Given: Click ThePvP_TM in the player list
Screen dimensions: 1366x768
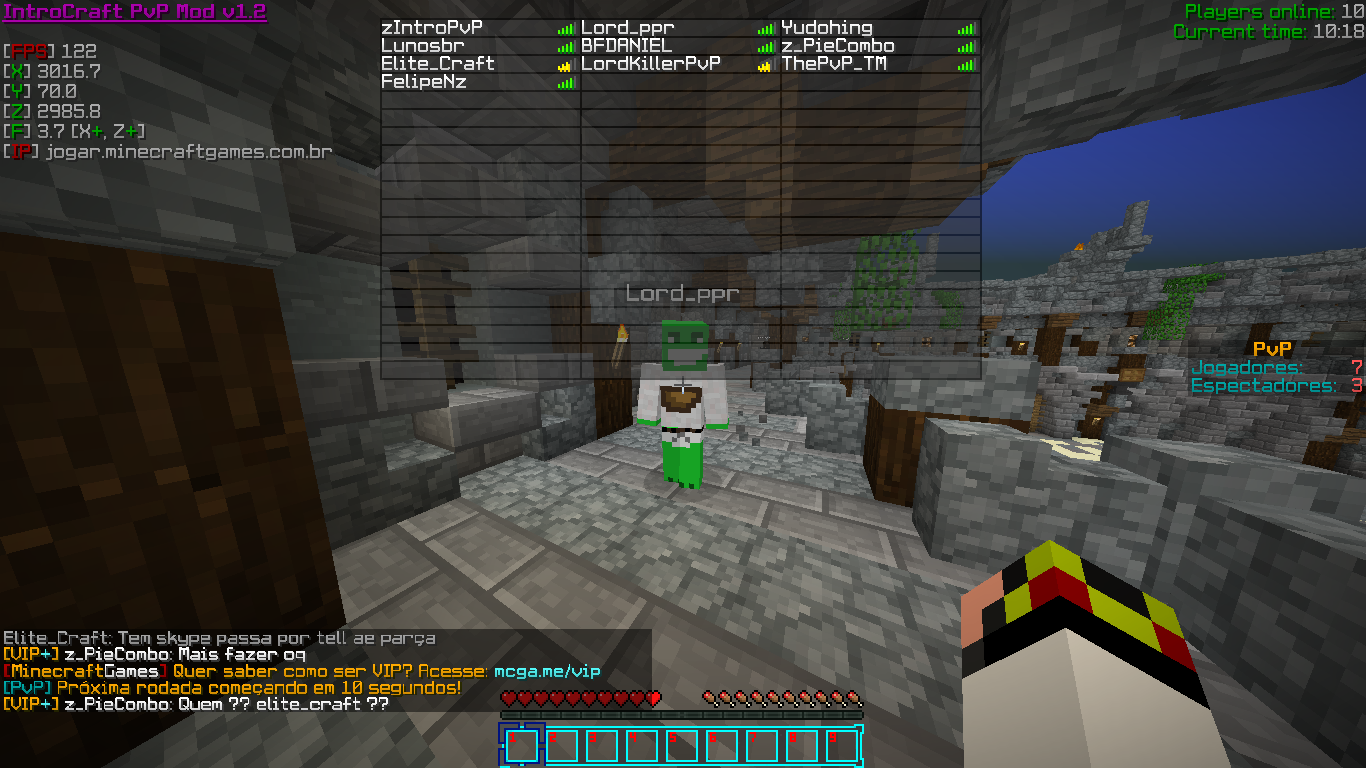Looking at the screenshot, I should [834, 64].
